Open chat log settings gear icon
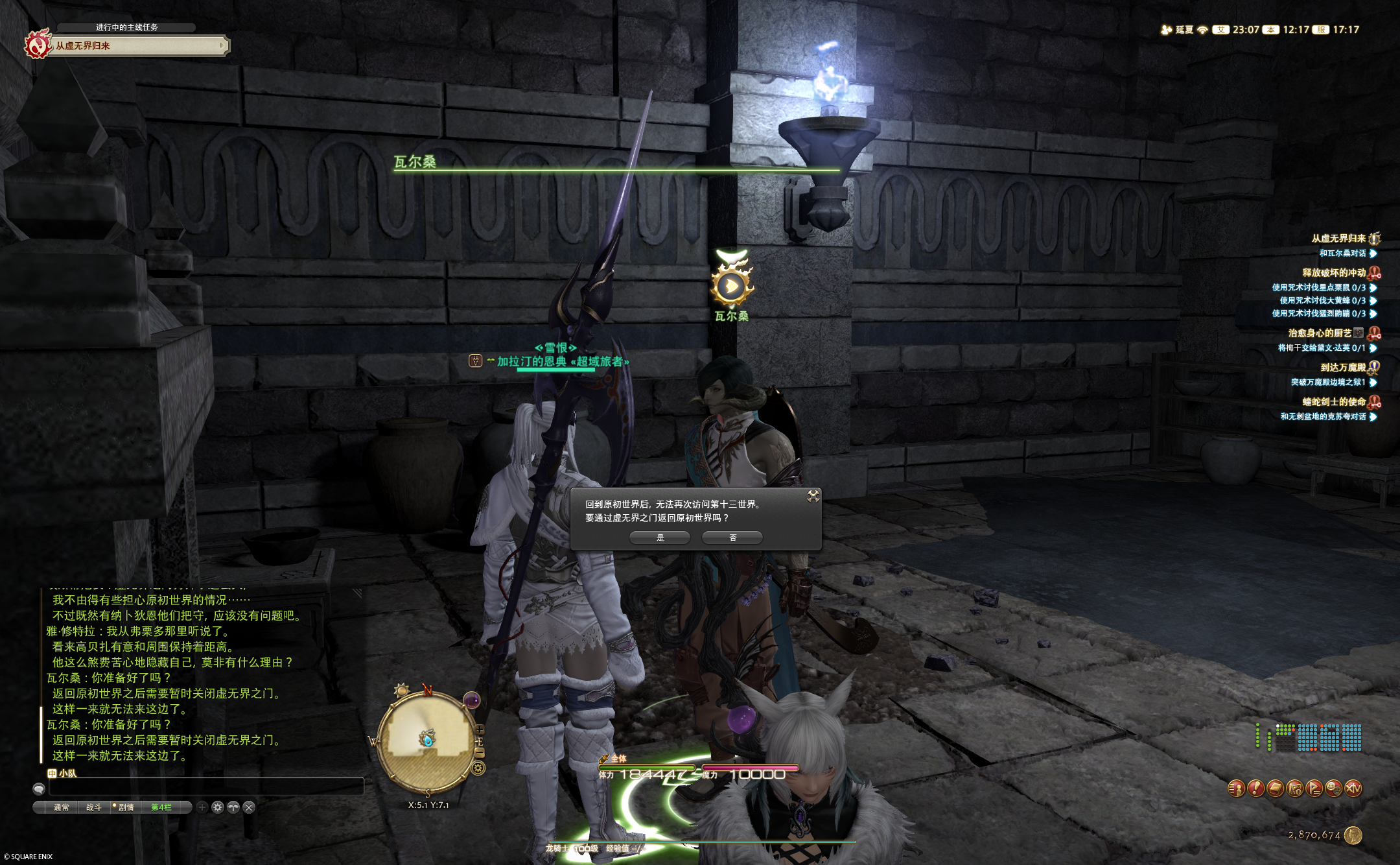1400x865 pixels. pos(218,807)
